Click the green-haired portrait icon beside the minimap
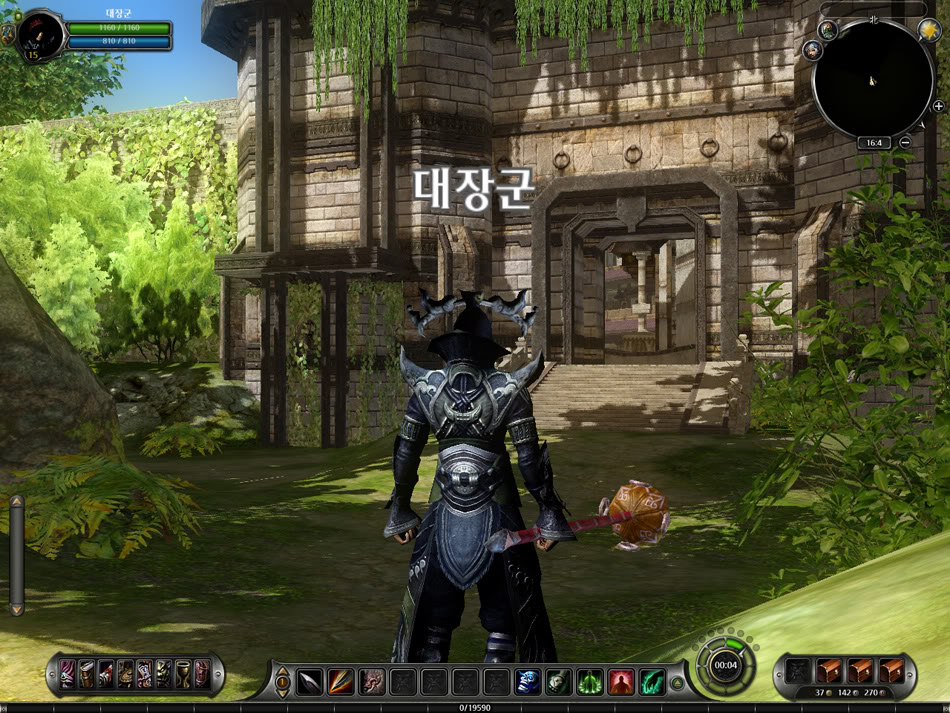Screen dimensions: 950x713 [829, 28]
